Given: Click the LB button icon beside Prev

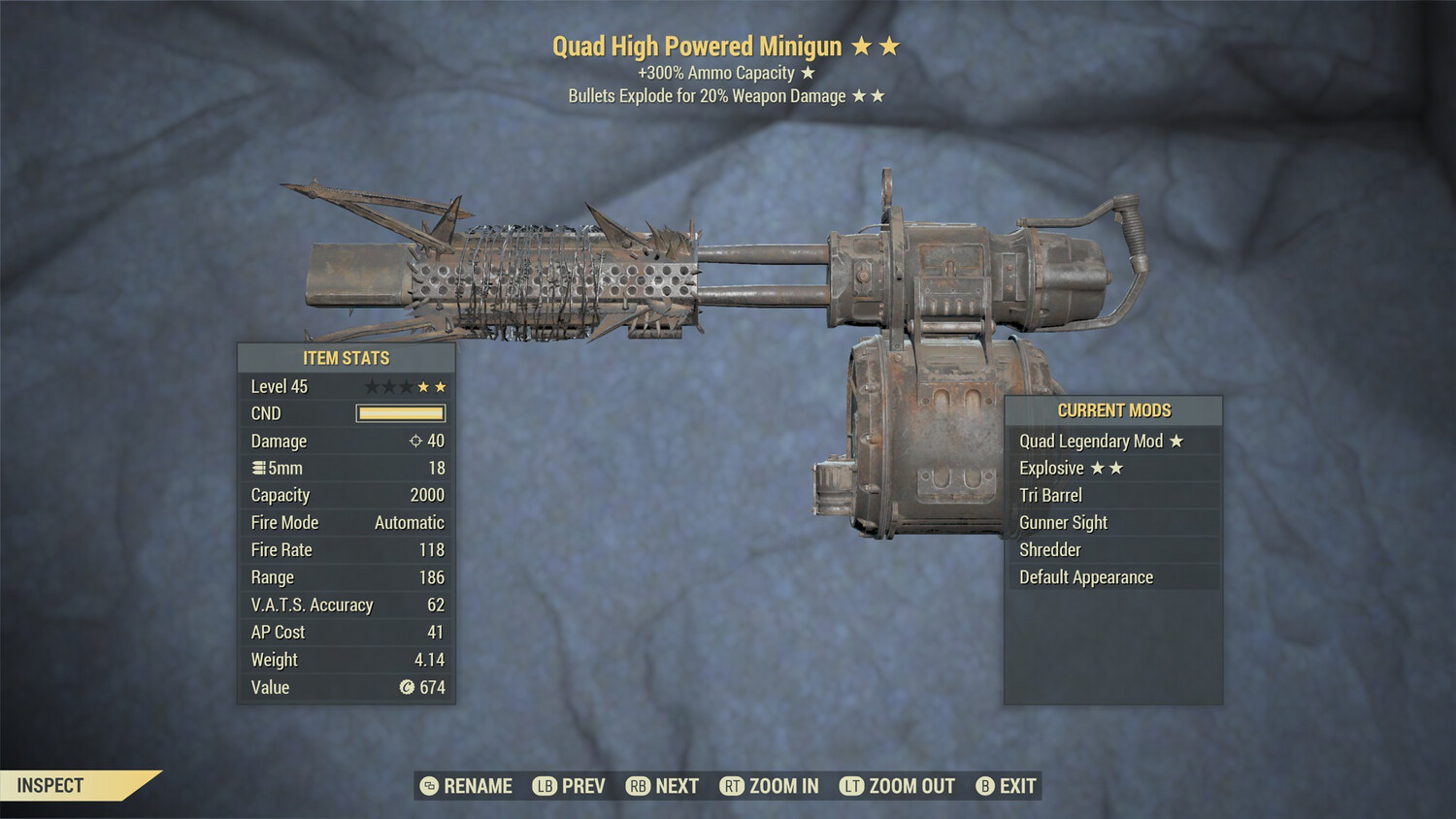Looking at the screenshot, I should [x=545, y=786].
